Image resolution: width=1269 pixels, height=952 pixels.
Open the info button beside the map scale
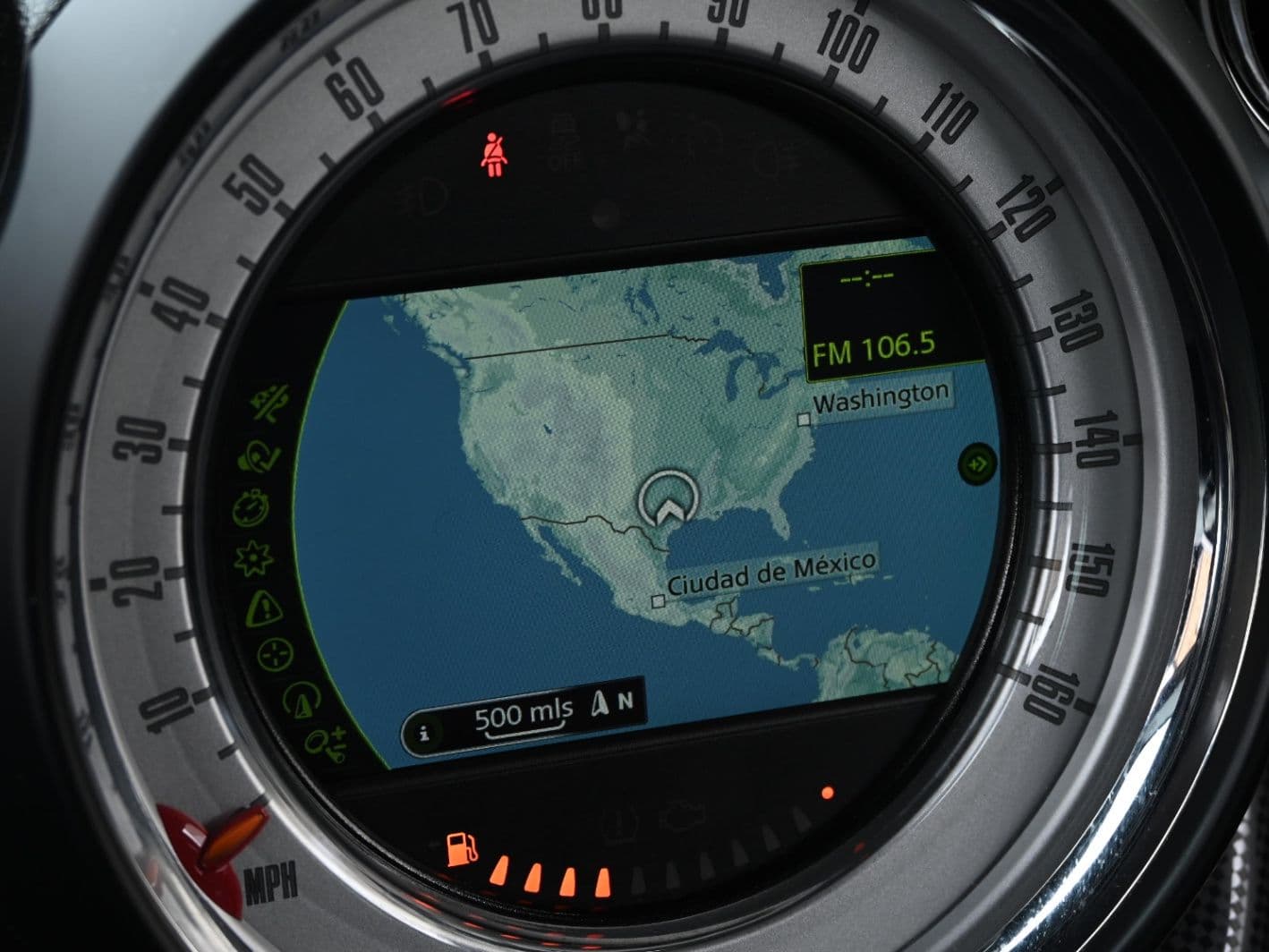click(425, 733)
